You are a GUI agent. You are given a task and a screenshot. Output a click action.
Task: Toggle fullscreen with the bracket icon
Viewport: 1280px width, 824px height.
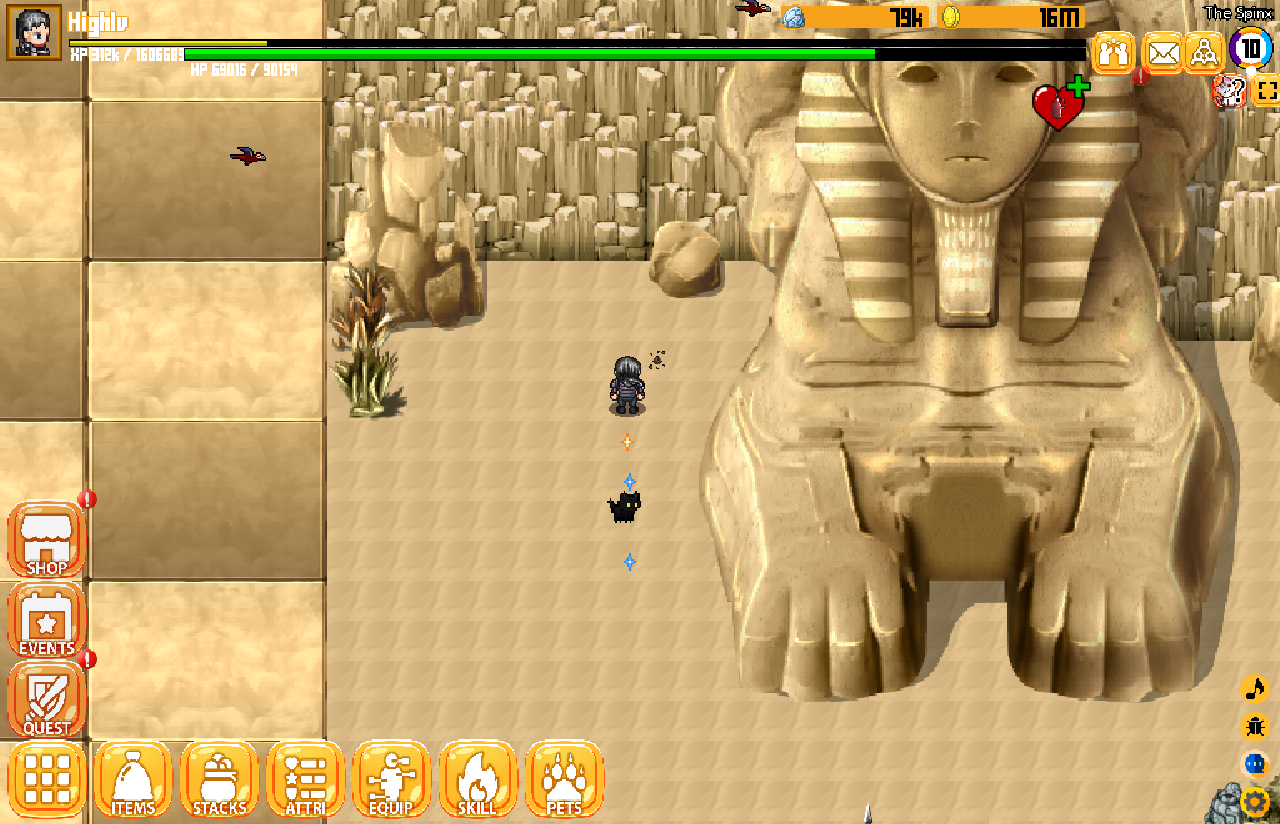click(1266, 91)
